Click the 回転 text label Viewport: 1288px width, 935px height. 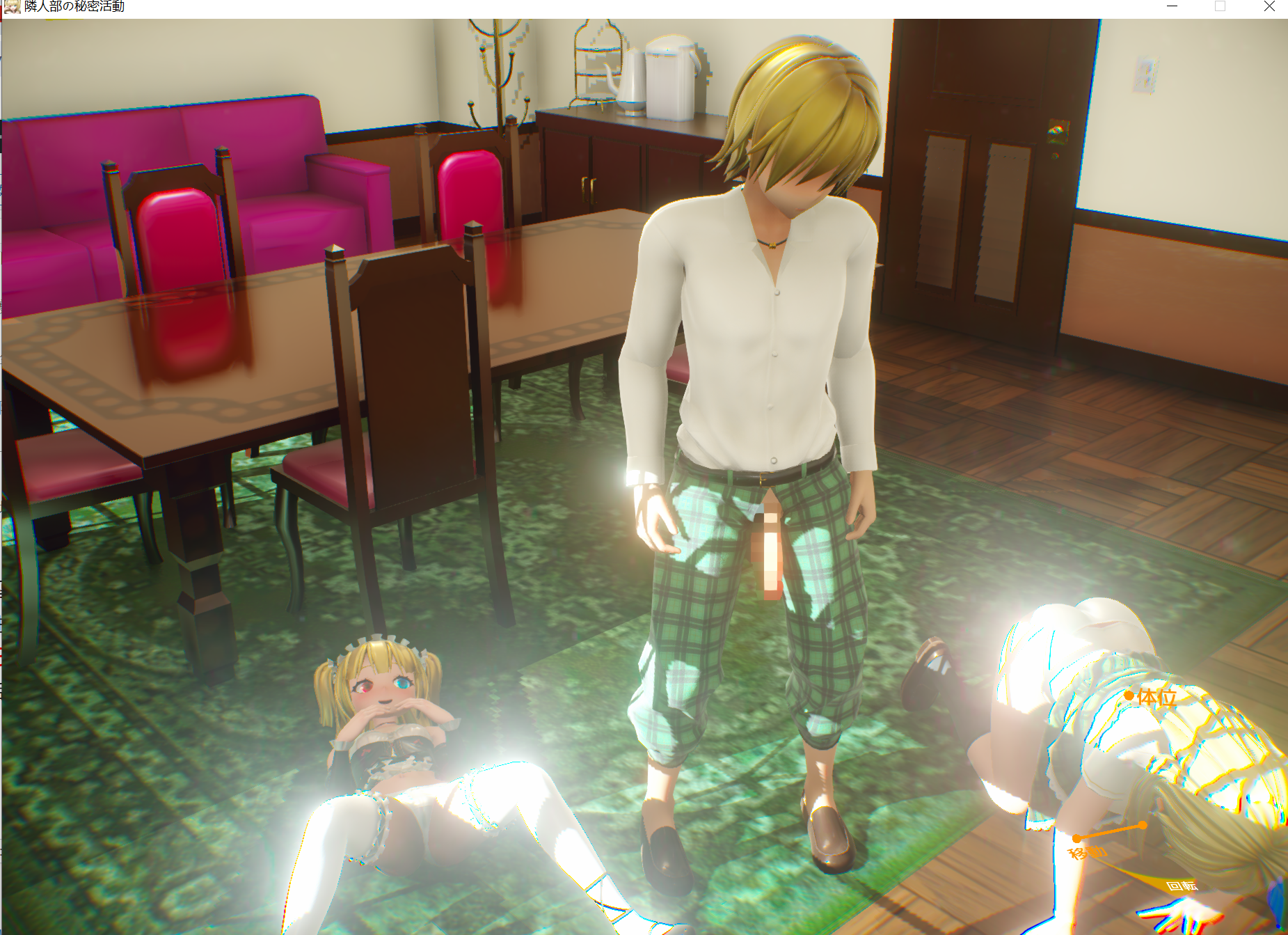tap(1182, 887)
